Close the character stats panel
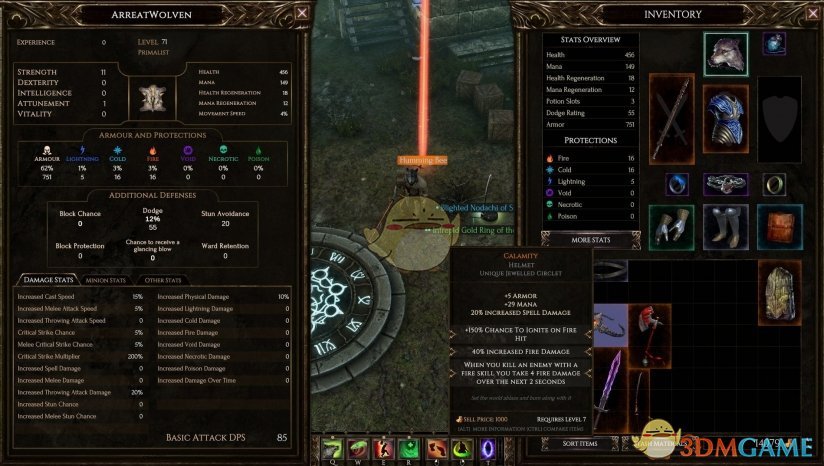Screen dimensions: 824x466 coord(303,13)
